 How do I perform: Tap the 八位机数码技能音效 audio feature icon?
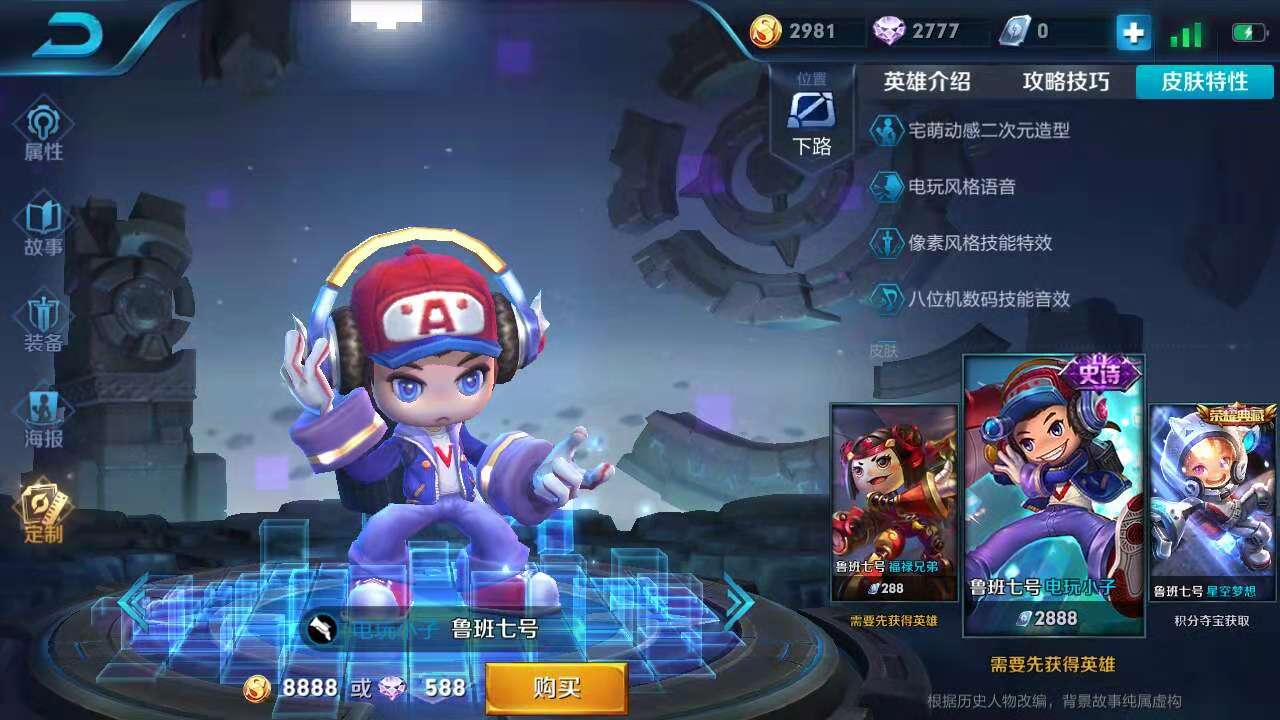pos(886,300)
